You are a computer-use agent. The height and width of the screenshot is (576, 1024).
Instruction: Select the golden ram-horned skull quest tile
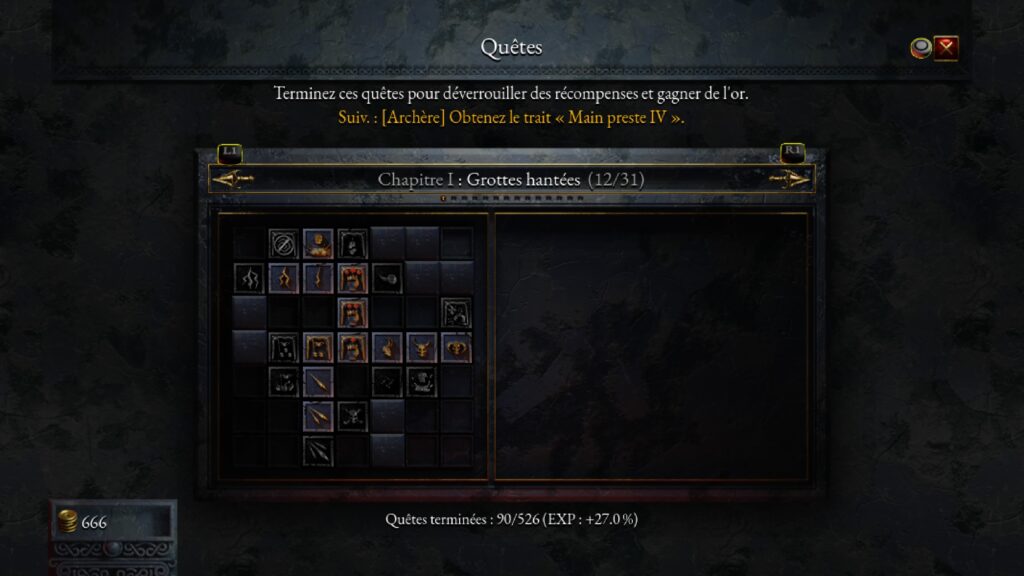[456, 347]
